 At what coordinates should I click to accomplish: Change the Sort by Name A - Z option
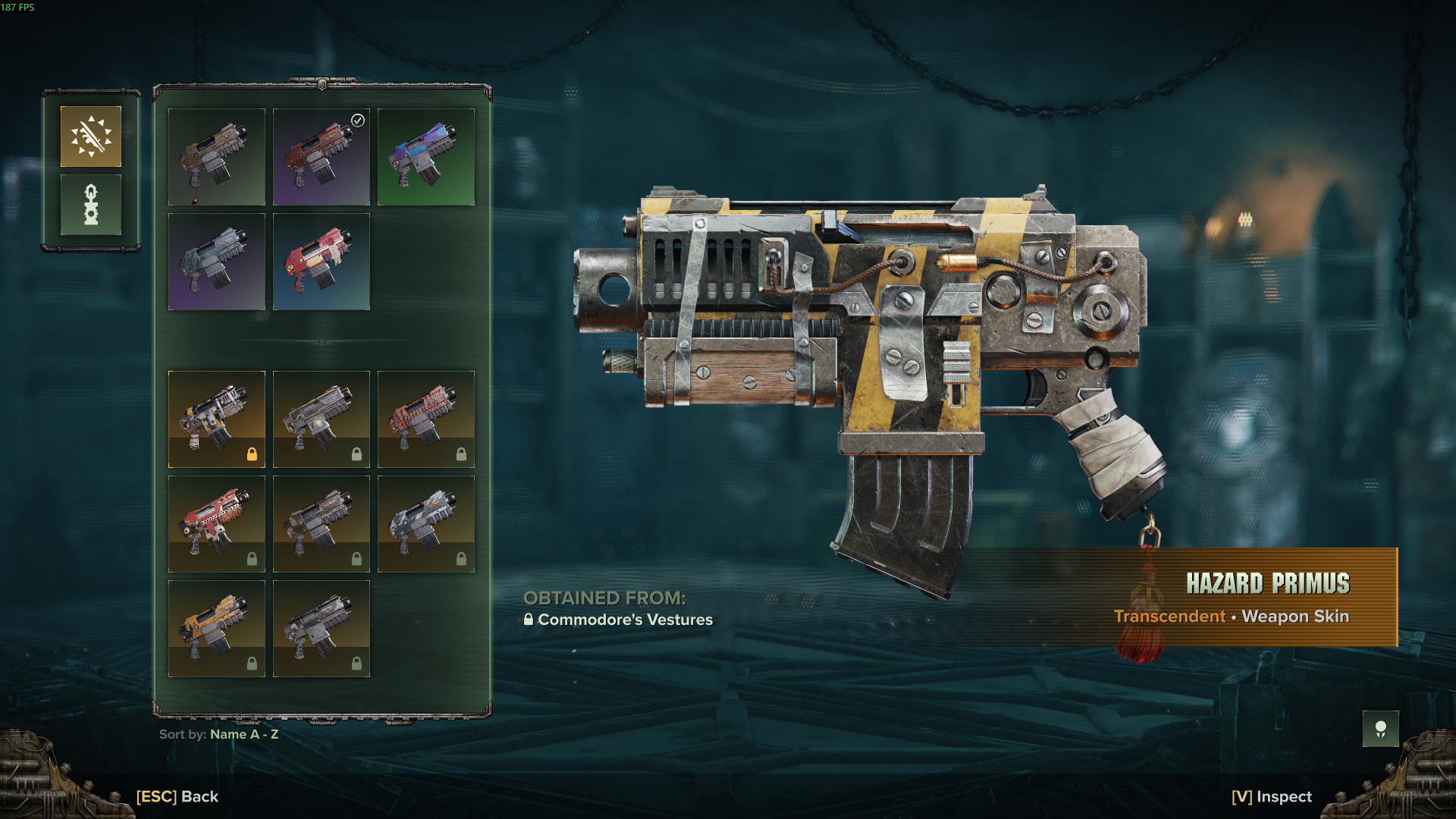pyautogui.click(x=219, y=734)
